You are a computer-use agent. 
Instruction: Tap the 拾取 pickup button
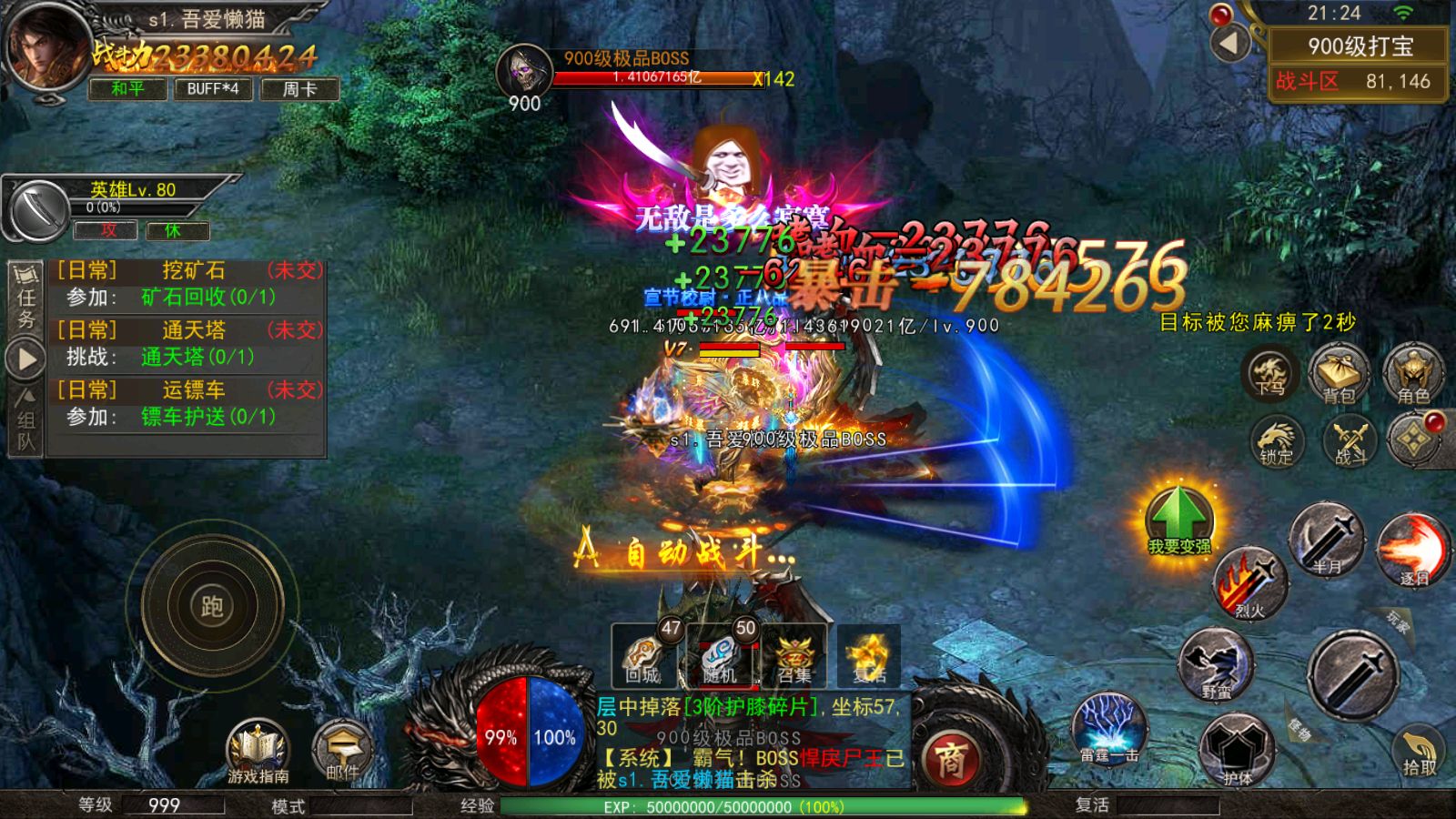click(x=1419, y=751)
